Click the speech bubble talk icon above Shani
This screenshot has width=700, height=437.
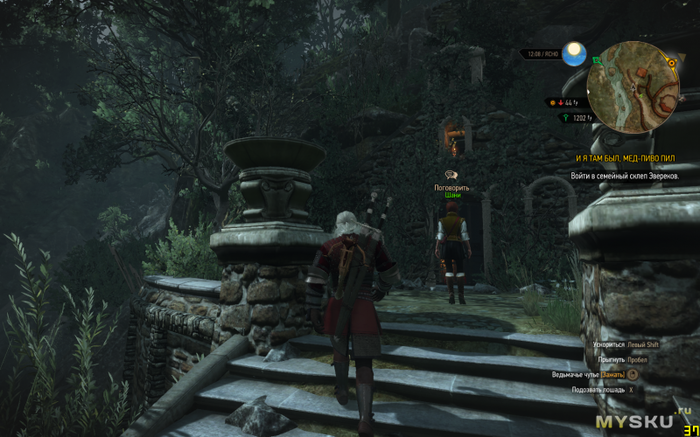(452, 175)
